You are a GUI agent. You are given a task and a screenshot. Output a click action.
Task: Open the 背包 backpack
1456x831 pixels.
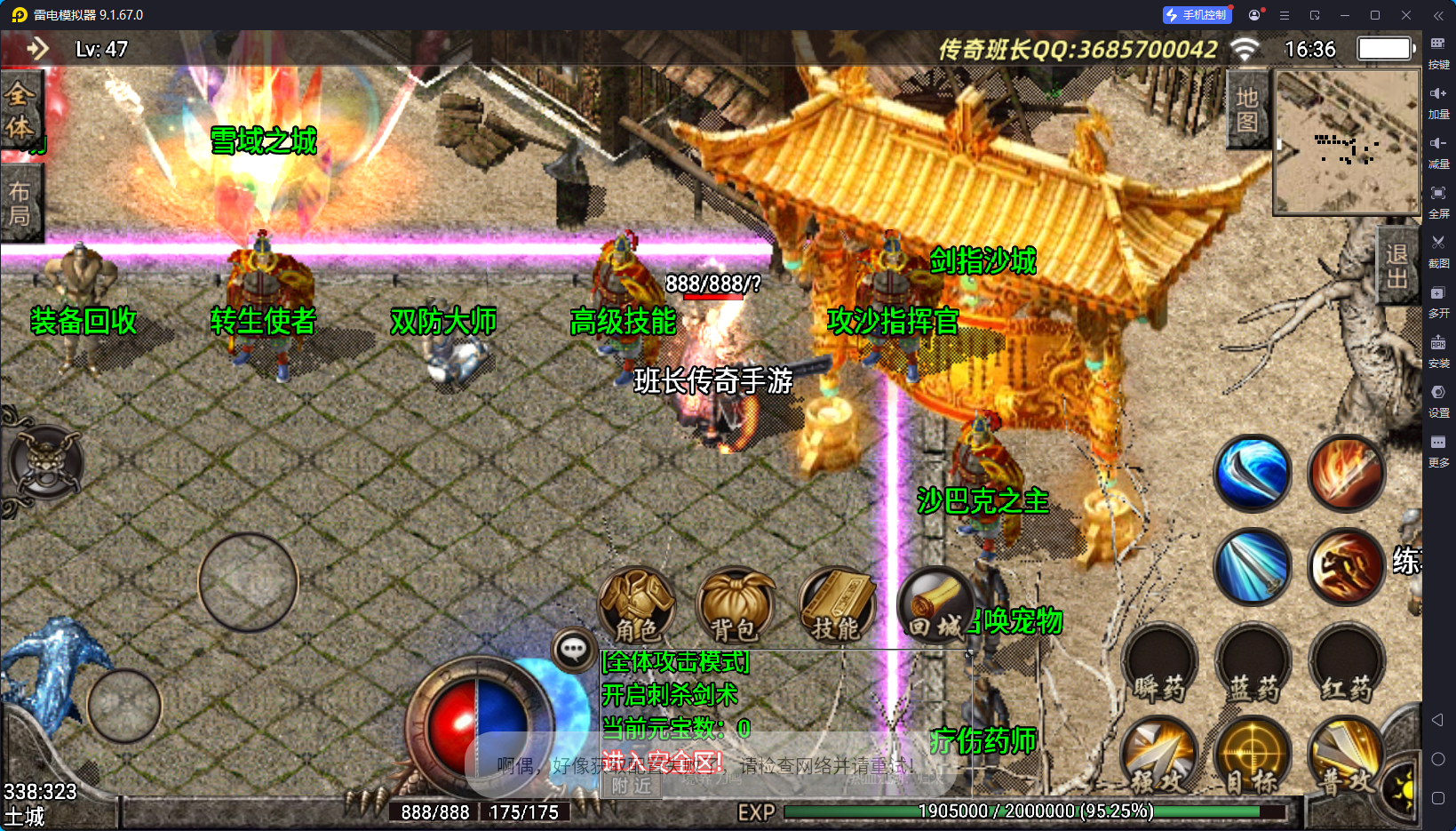[x=735, y=606]
